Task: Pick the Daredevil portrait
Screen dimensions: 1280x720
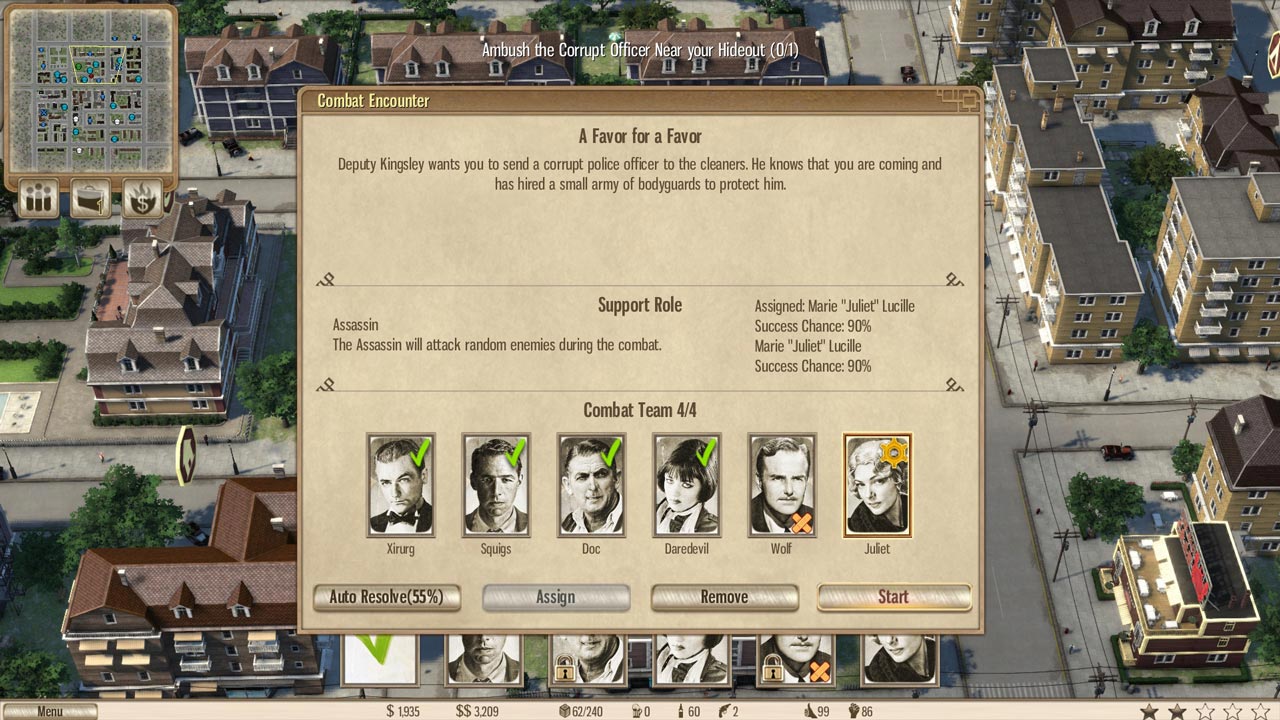Action: coord(686,485)
